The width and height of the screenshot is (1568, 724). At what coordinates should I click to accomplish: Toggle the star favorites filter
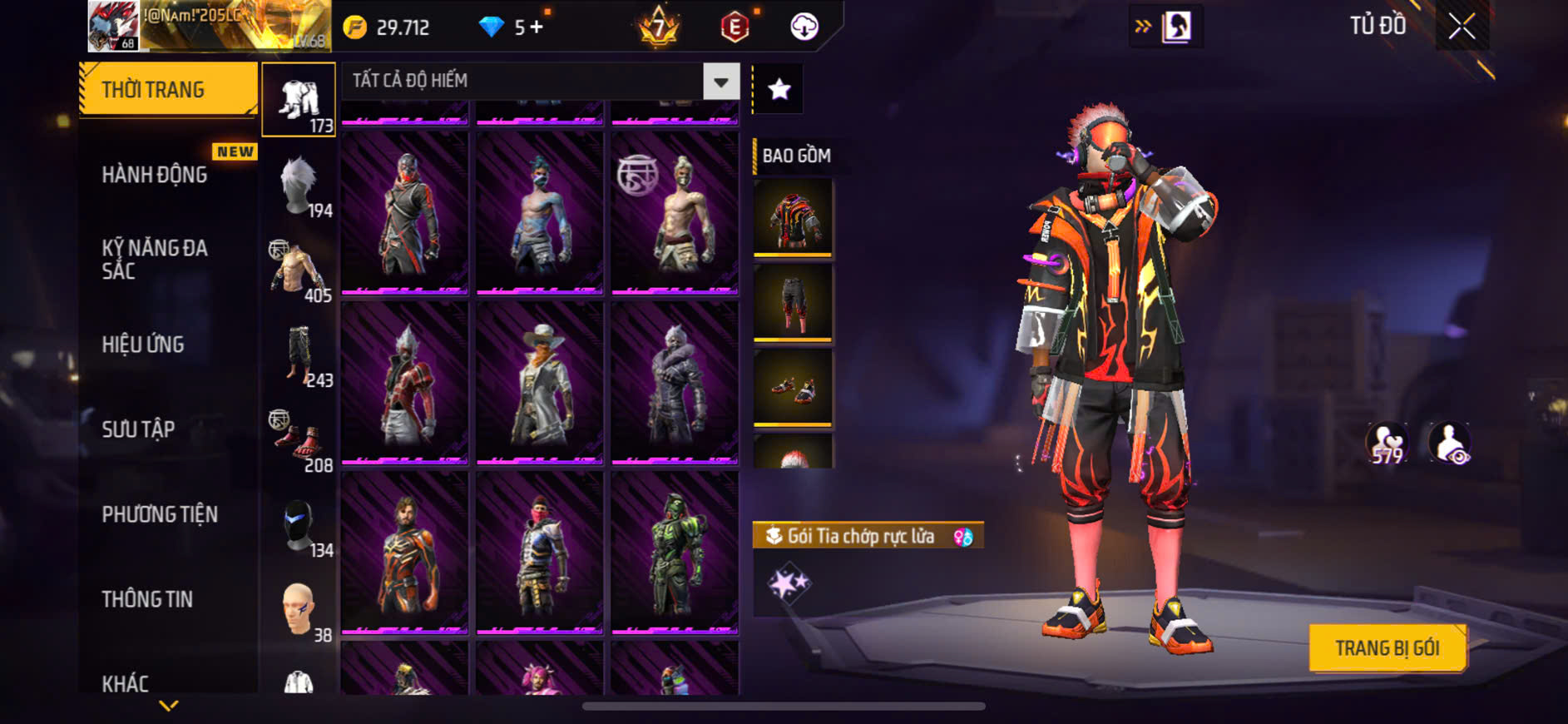779,89
